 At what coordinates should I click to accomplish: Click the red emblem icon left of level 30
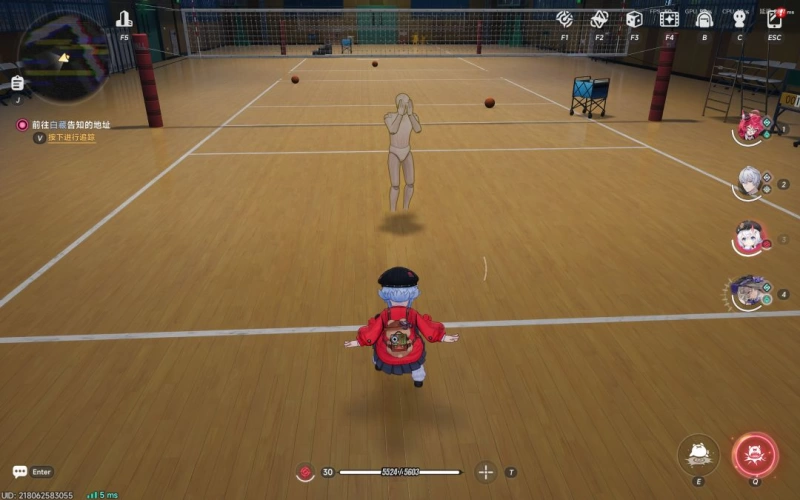click(x=306, y=472)
